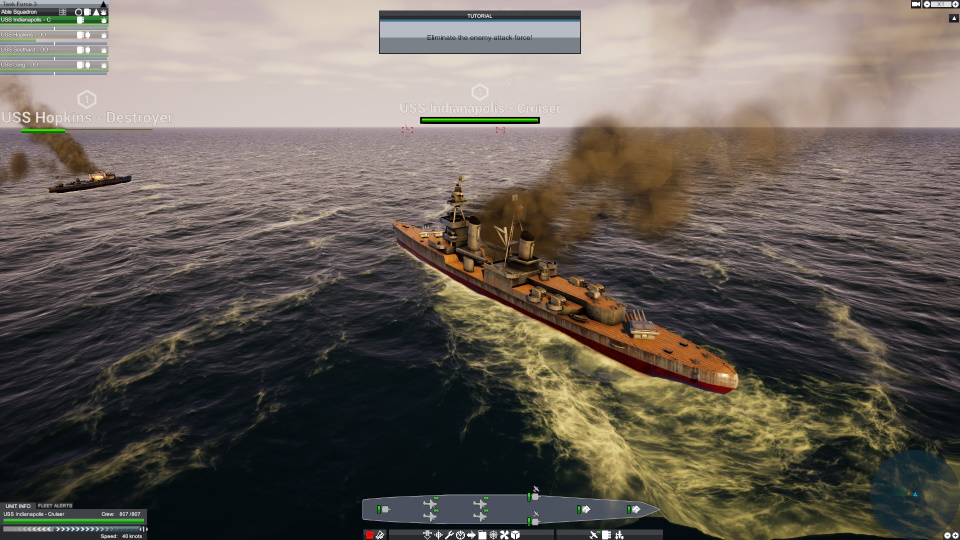Click the USS Hopkins Destroyer unit marker
Screen dimensions: 960x540
87,99
